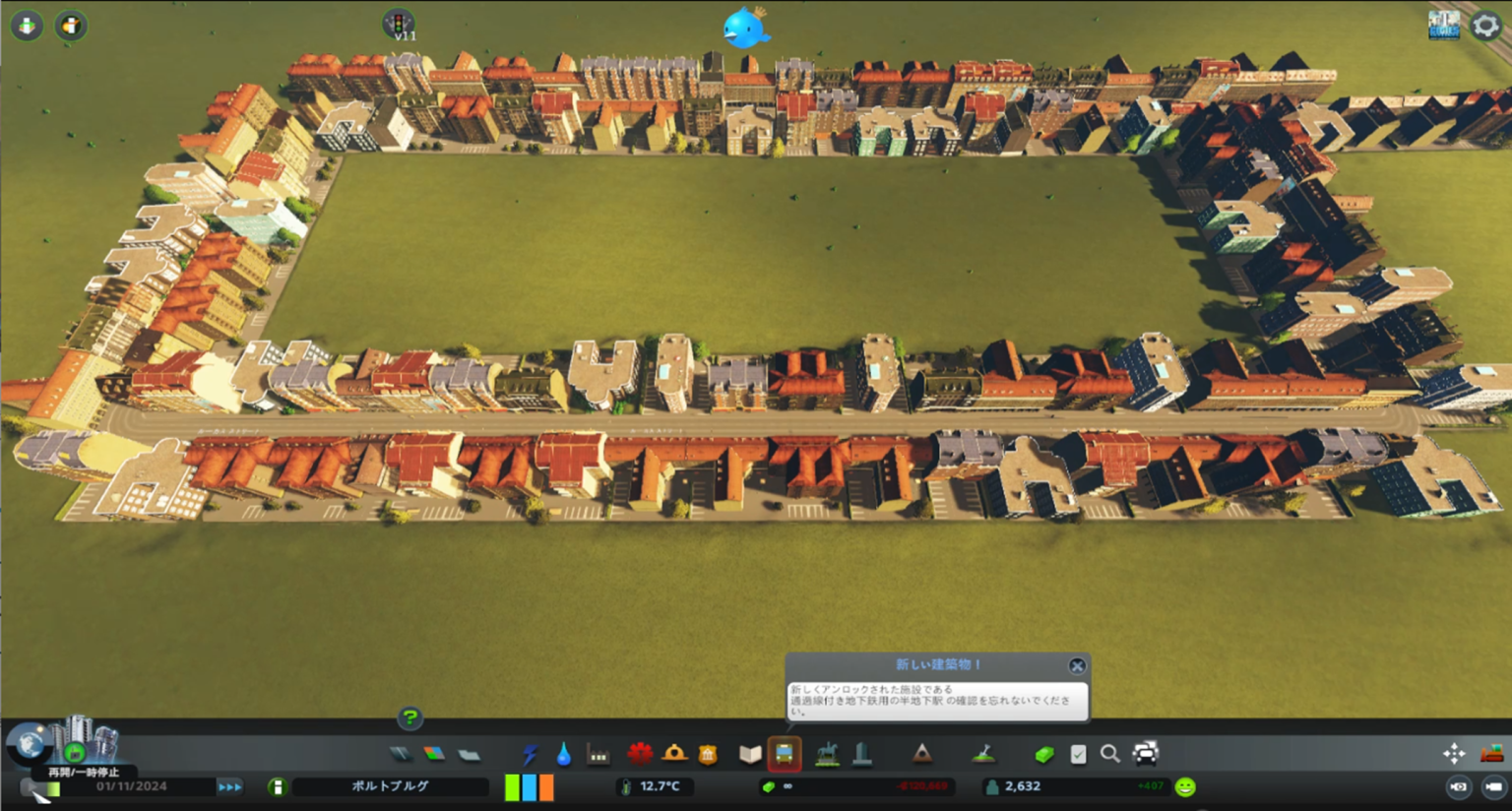
Task: Expand the districts and areas menu
Action: click(471, 754)
